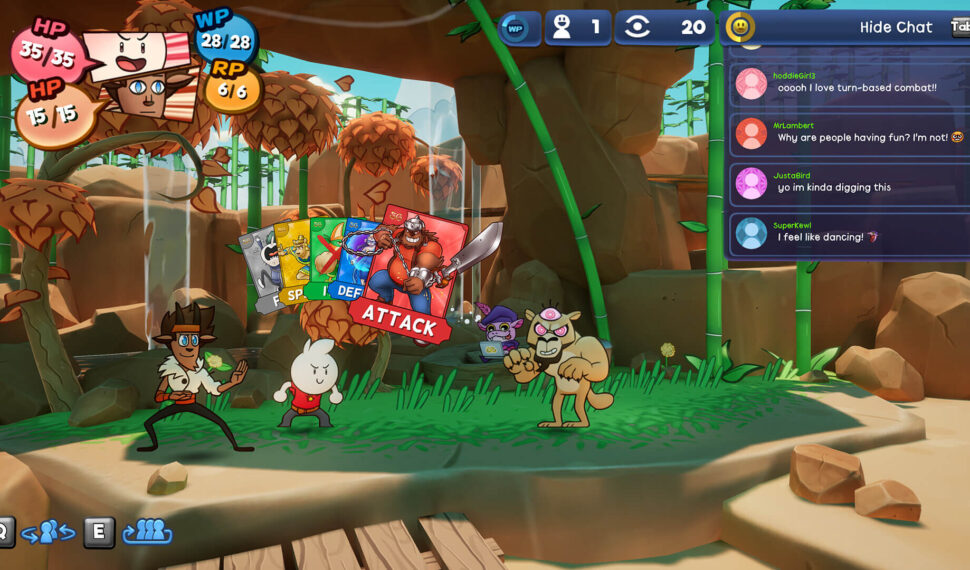This screenshot has width=970, height=570.
Task: Choose the blue DEF card
Action: (351, 262)
